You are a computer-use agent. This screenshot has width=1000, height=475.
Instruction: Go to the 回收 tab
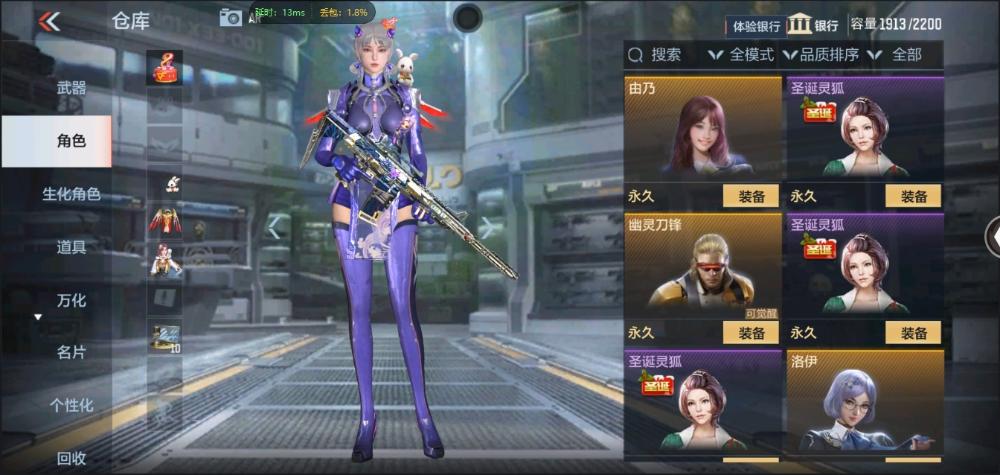tap(71, 458)
